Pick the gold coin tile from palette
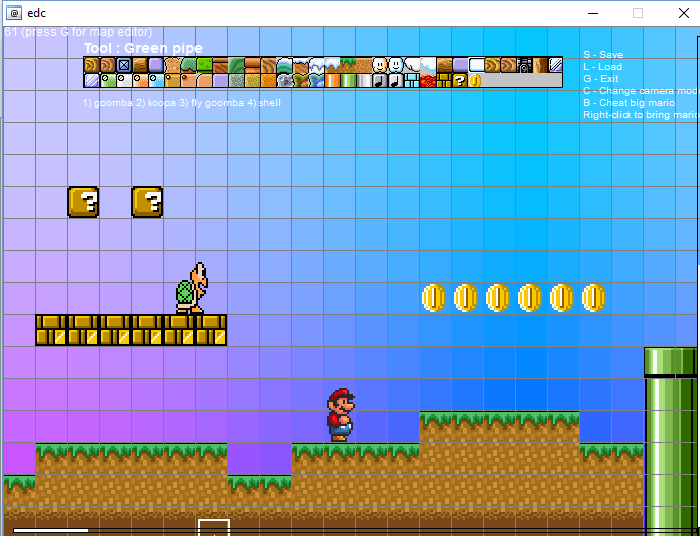Image resolution: width=700 pixels, height=536 pixels. tap(475, 80)
